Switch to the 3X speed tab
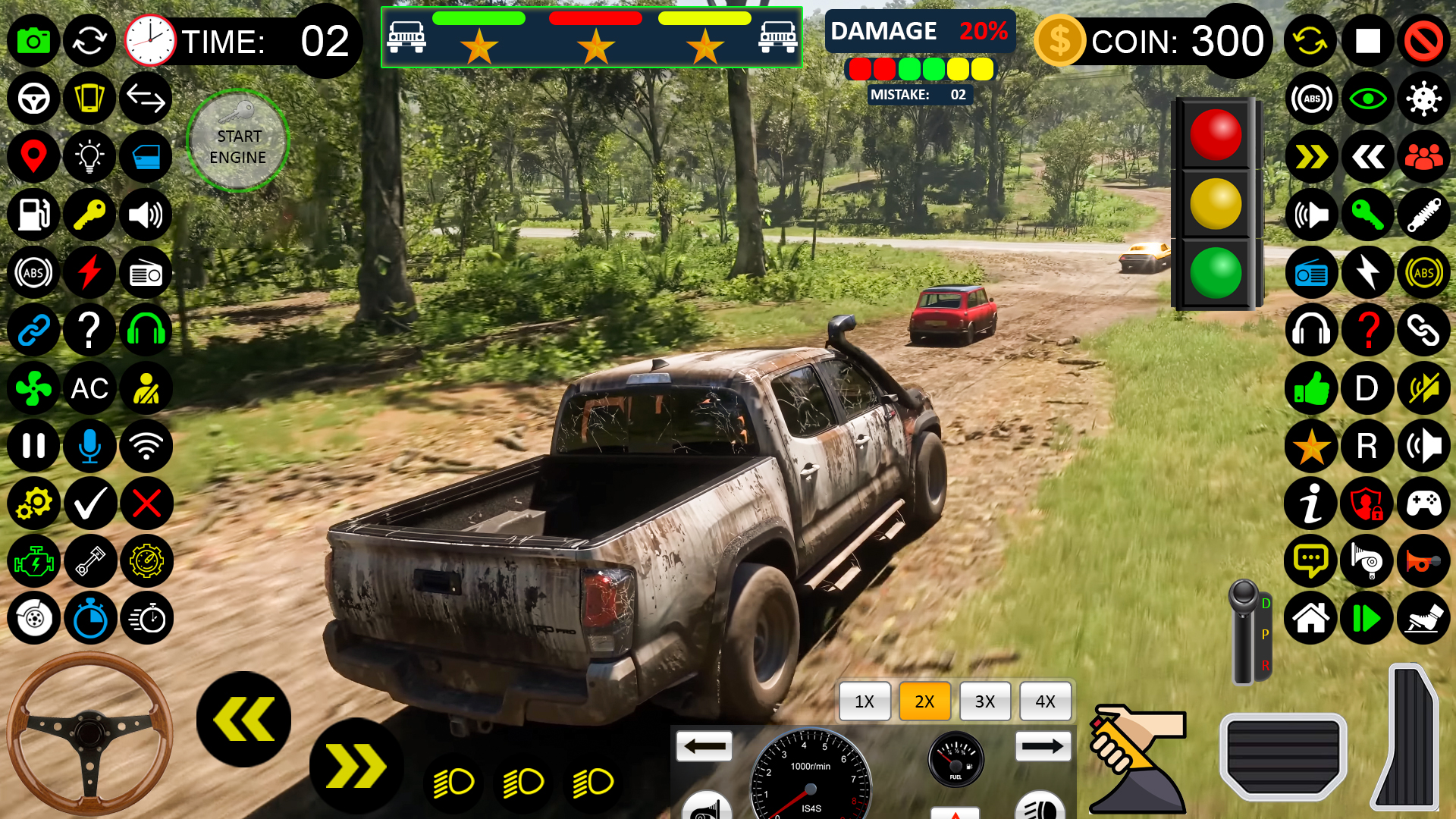Screen dimensions: 1456x819 tap(985, 701)
